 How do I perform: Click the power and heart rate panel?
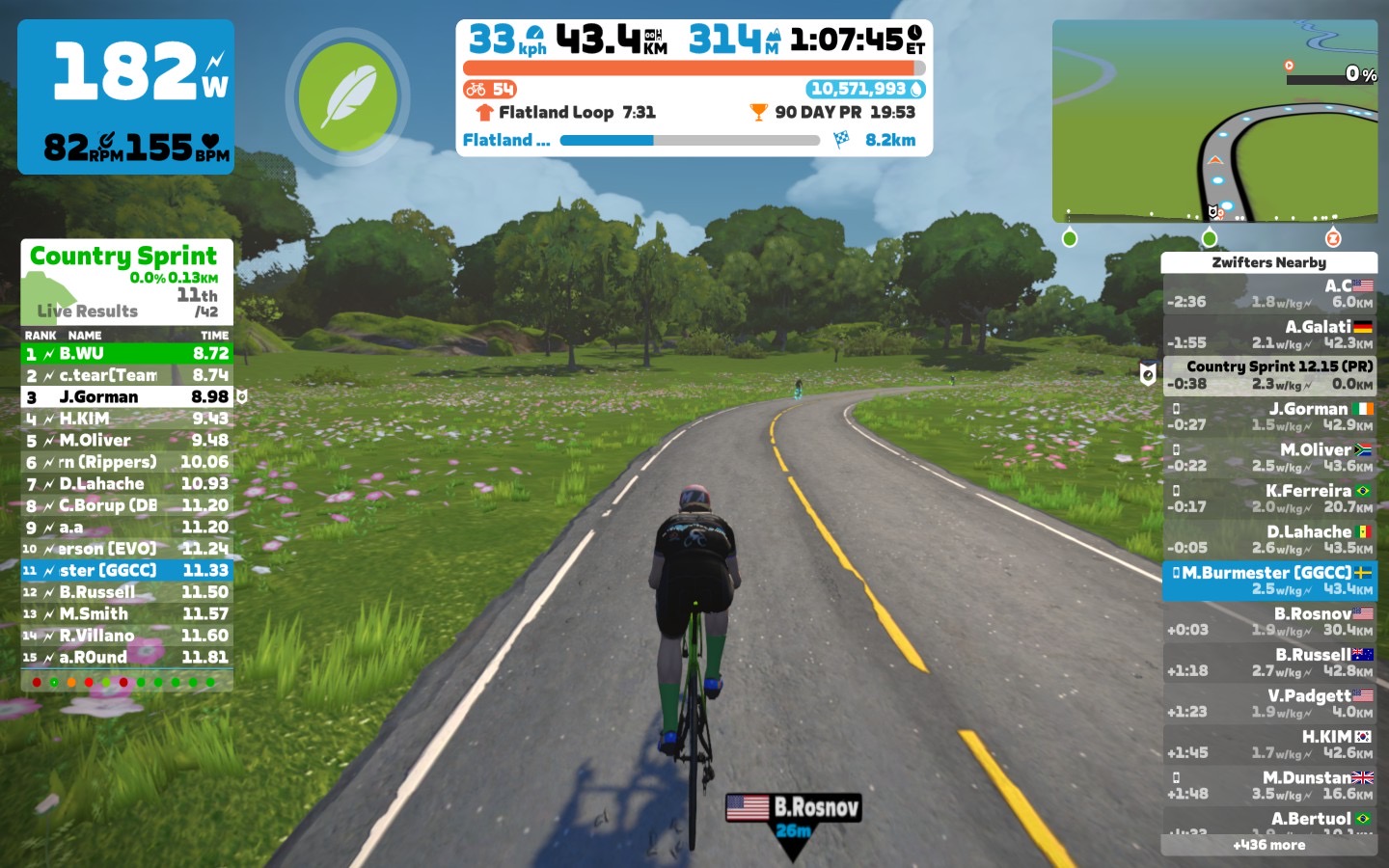coord(125,96)
